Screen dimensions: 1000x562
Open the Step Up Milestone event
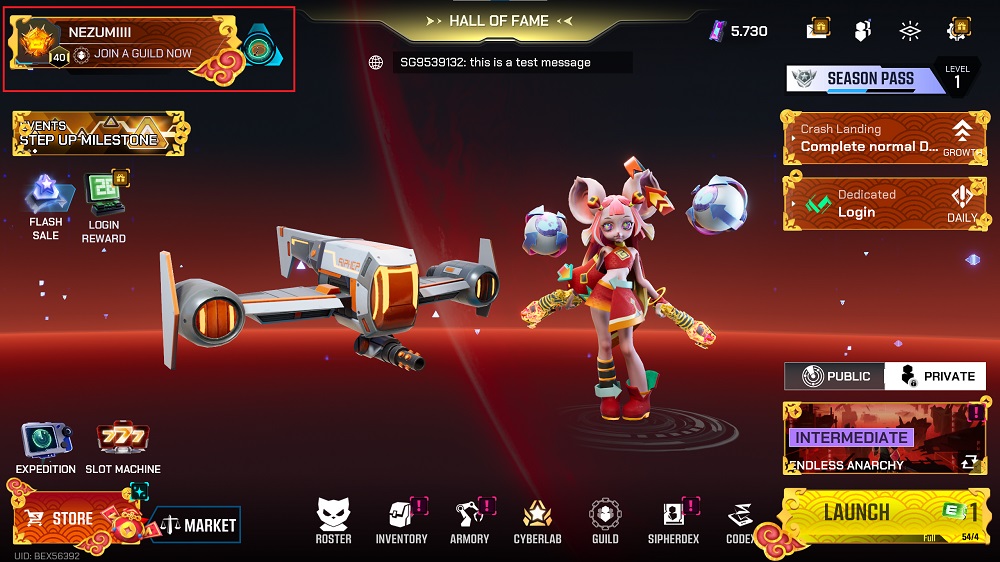[x=98, y=134]
